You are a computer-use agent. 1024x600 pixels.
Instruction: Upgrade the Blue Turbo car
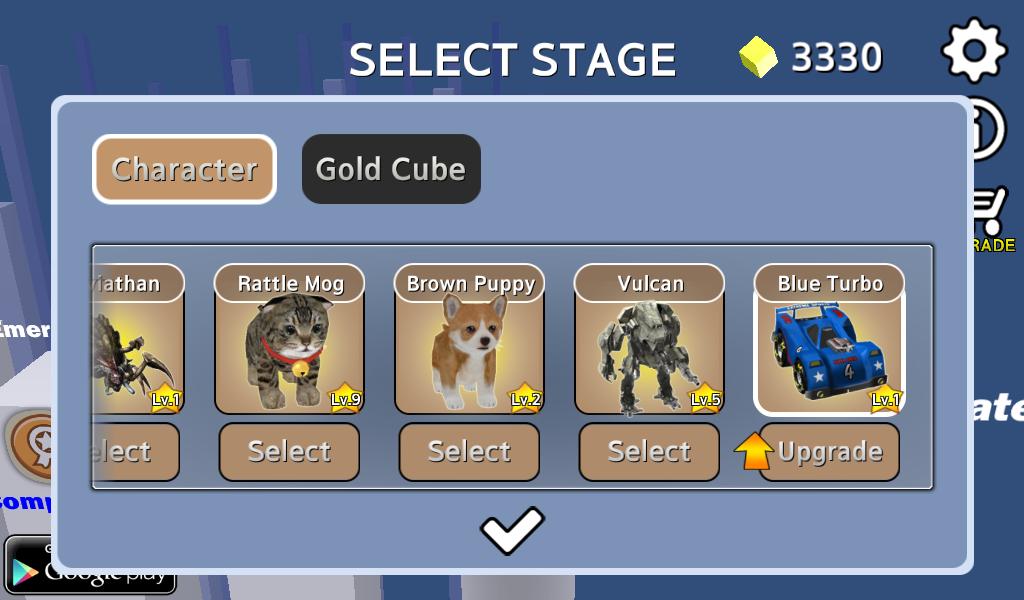point(829,452)
